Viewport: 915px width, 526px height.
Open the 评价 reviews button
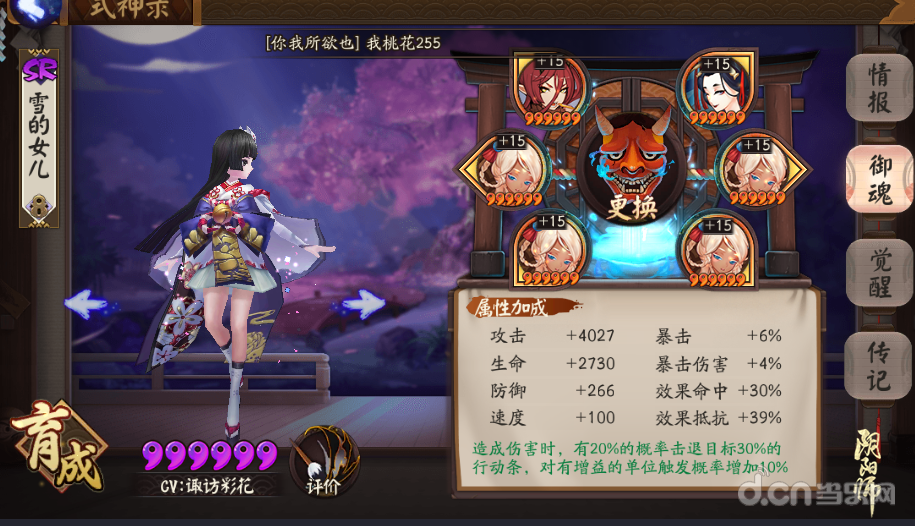click(324, 462)
